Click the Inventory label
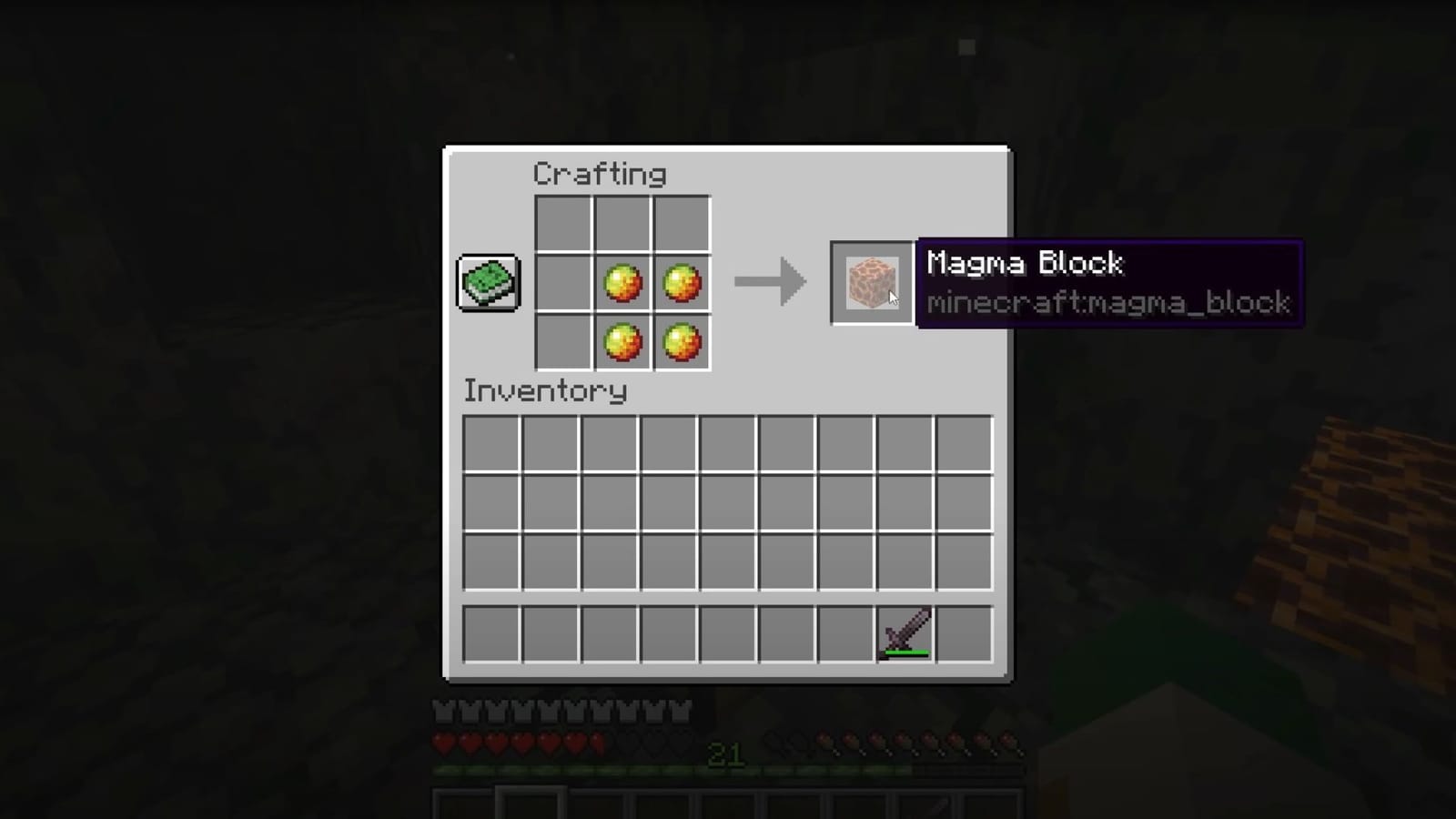The width and height of the screenshot is (1456, 819). 545,390
